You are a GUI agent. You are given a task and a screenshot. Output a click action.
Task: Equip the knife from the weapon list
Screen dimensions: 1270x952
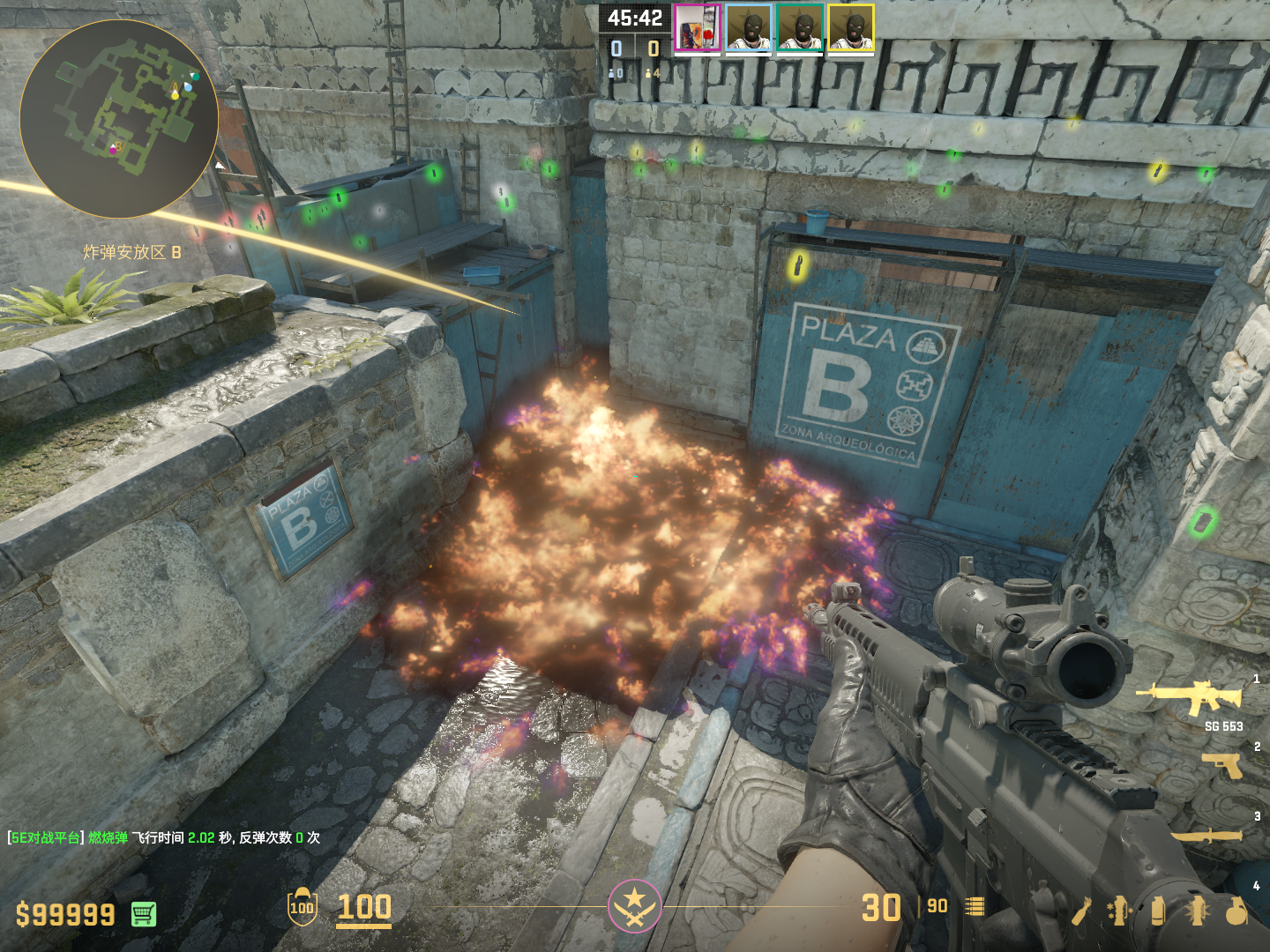tap(1206, 835)
